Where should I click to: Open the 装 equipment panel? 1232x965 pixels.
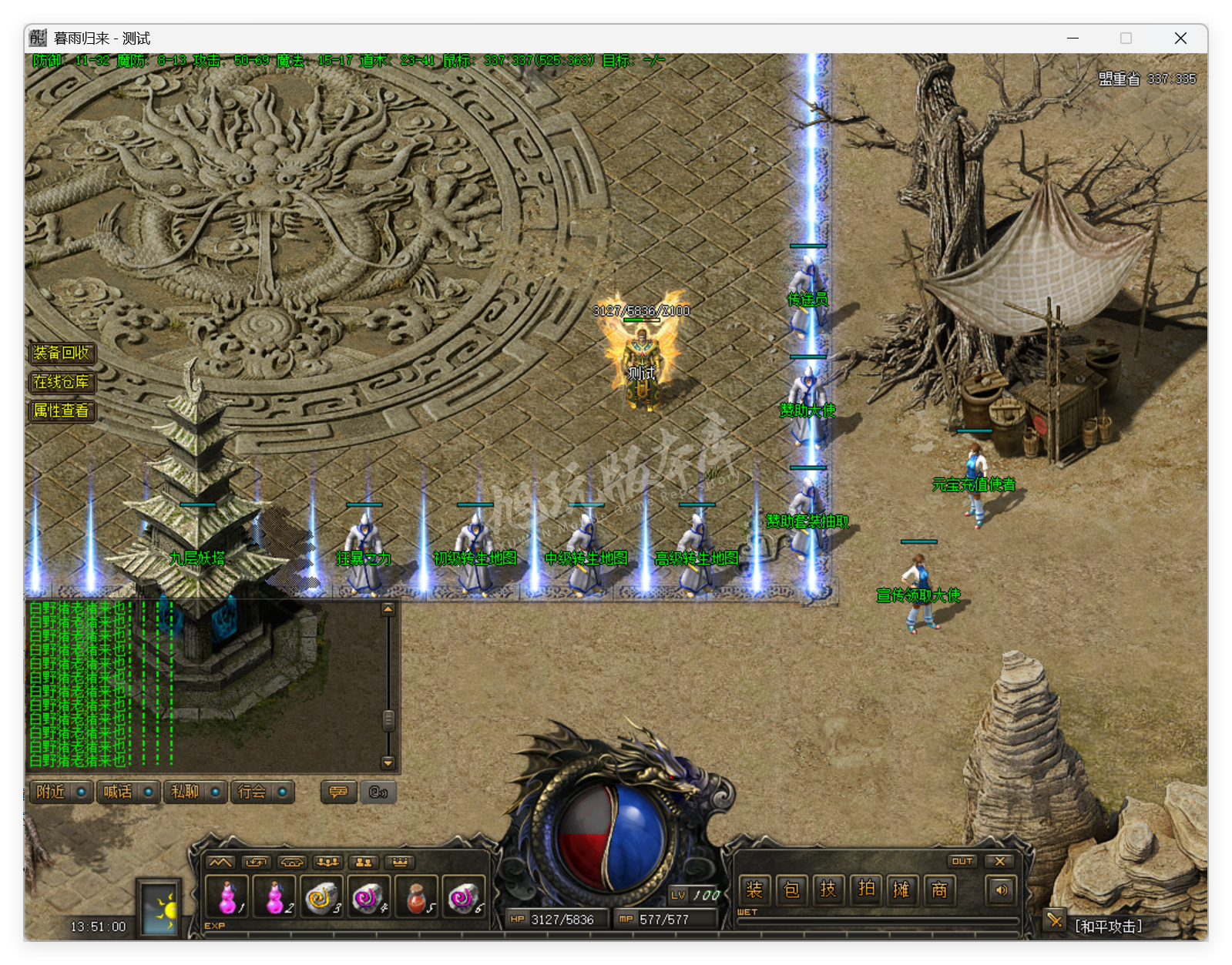754,890
